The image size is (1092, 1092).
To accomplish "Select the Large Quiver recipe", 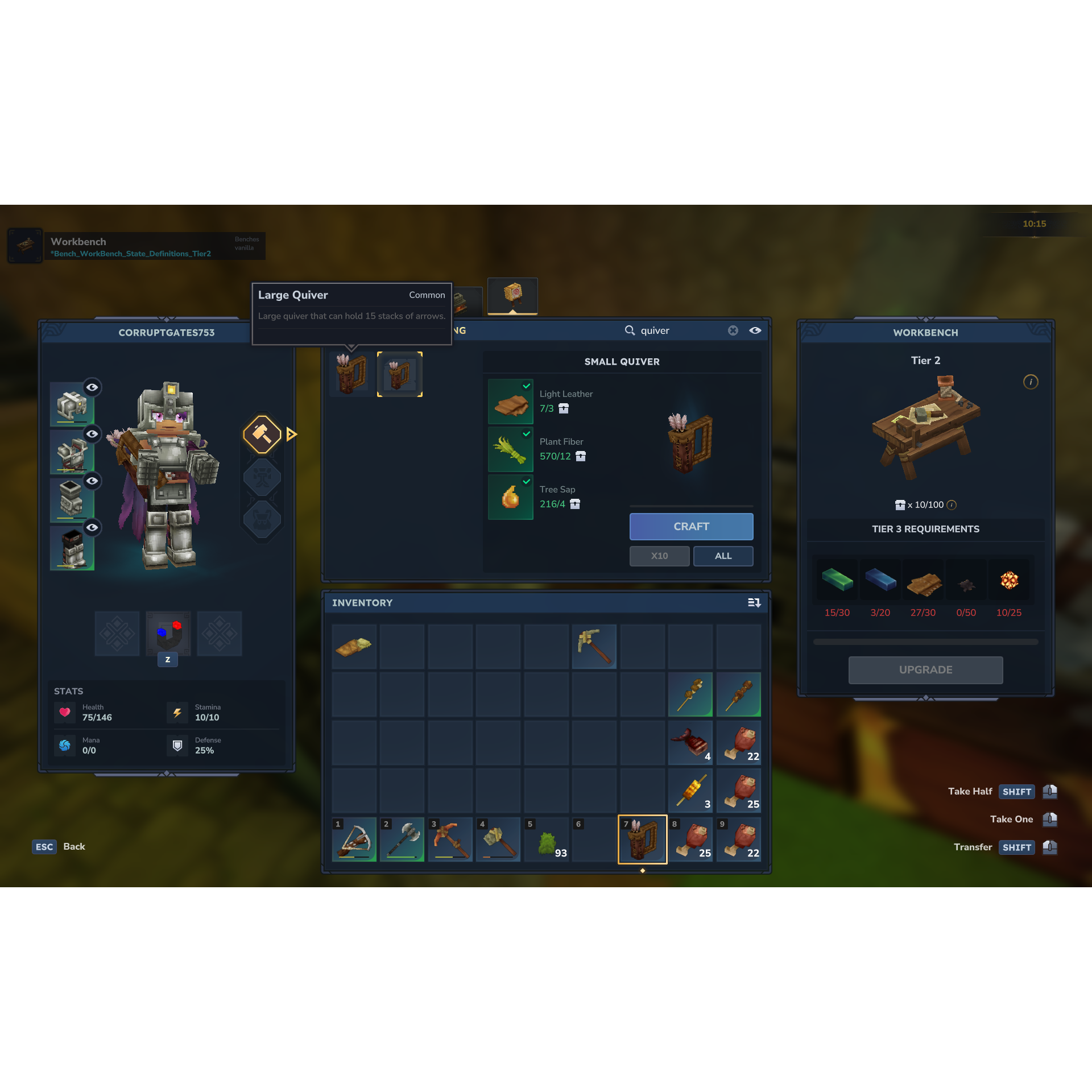I will pyautogui.click(x=352, y=374).
